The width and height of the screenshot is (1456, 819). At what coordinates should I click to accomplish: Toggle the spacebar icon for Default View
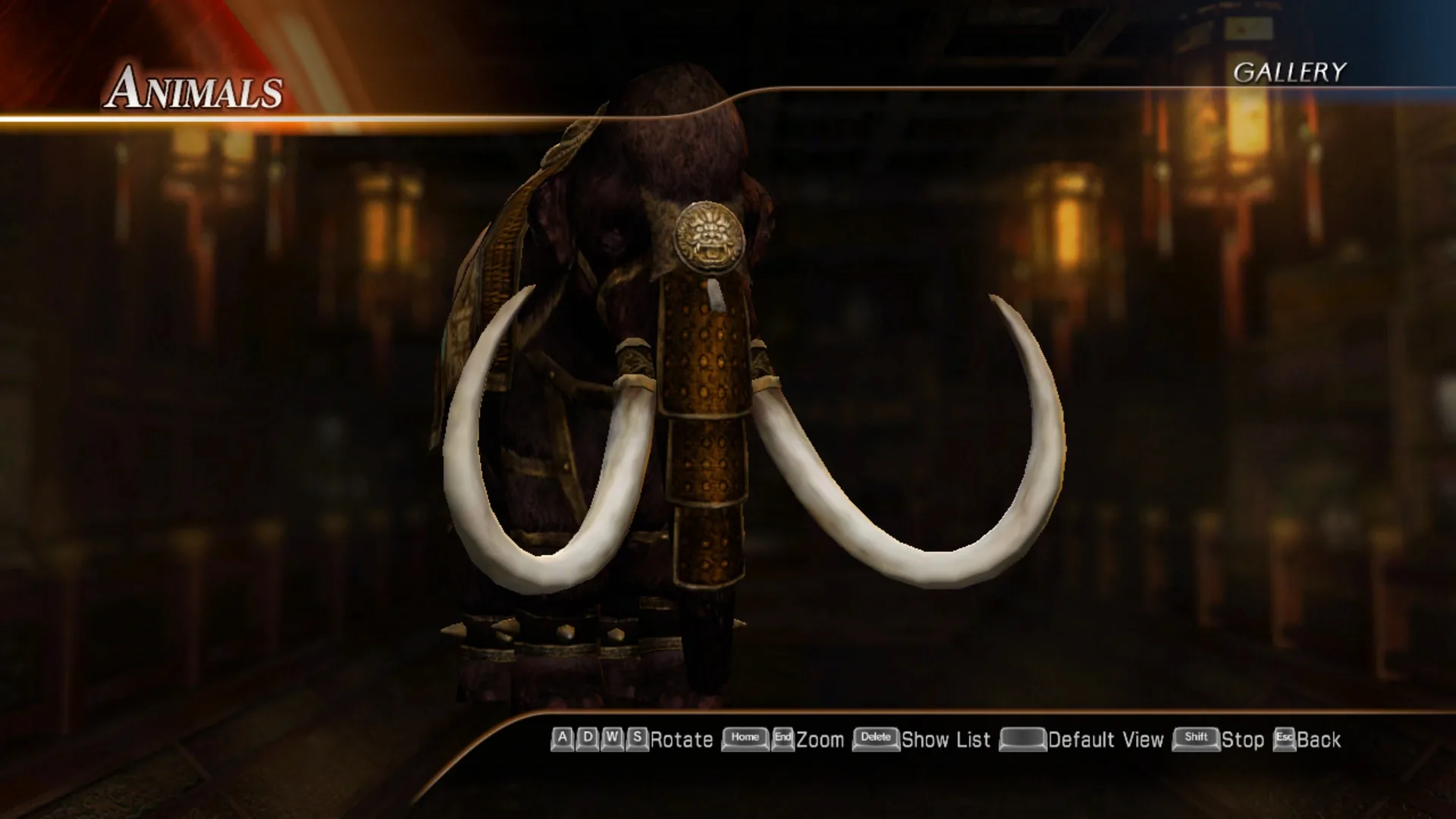coord(1024,738)
